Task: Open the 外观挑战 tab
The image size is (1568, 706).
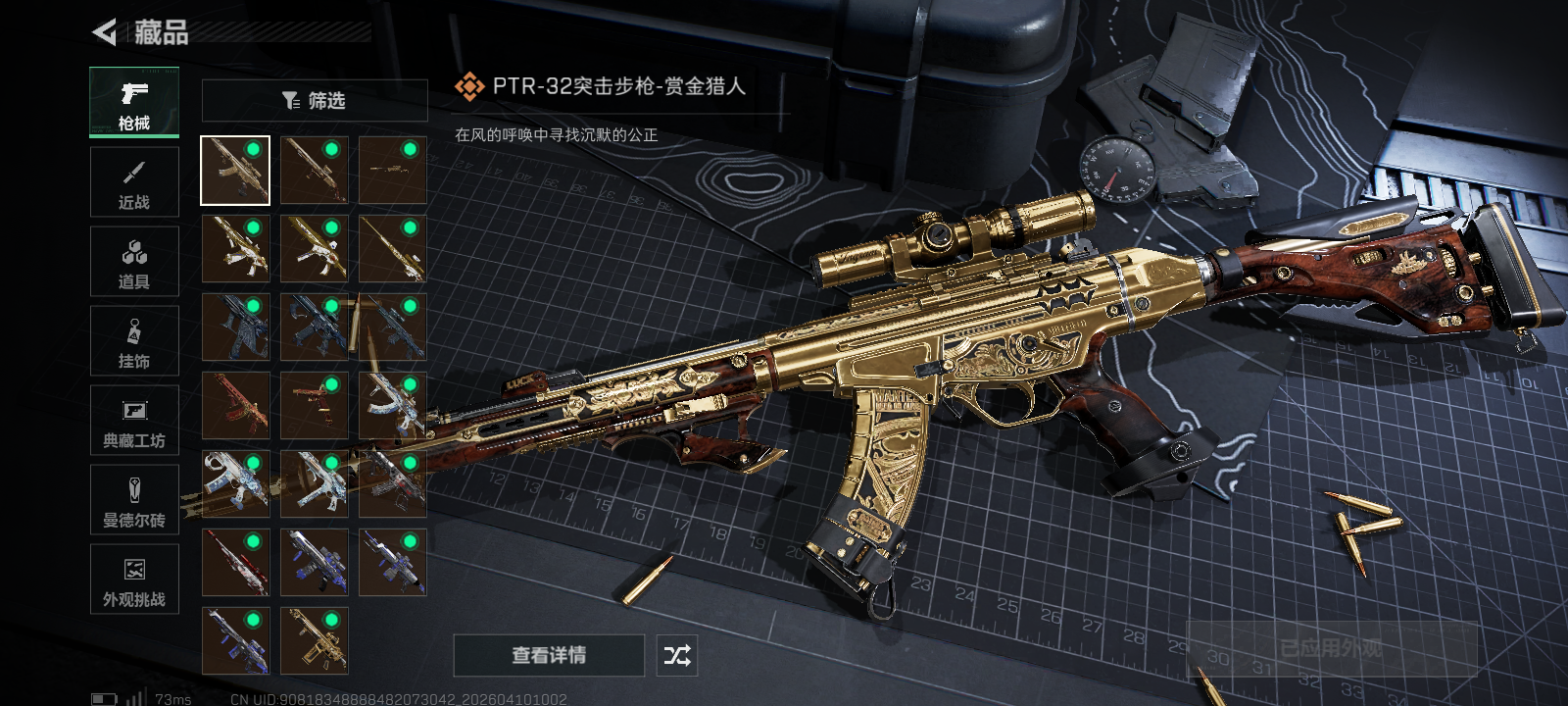Action: tap(134, 580)
